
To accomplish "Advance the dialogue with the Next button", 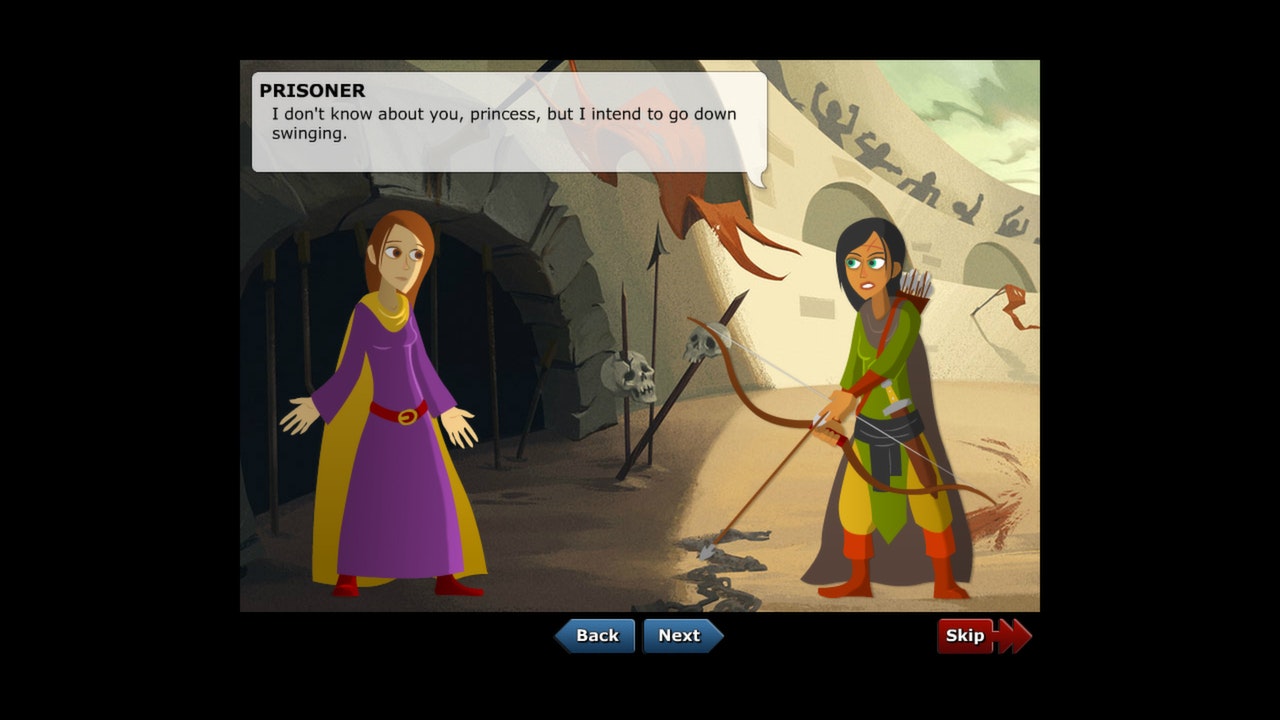I will [x=681, y=635].
